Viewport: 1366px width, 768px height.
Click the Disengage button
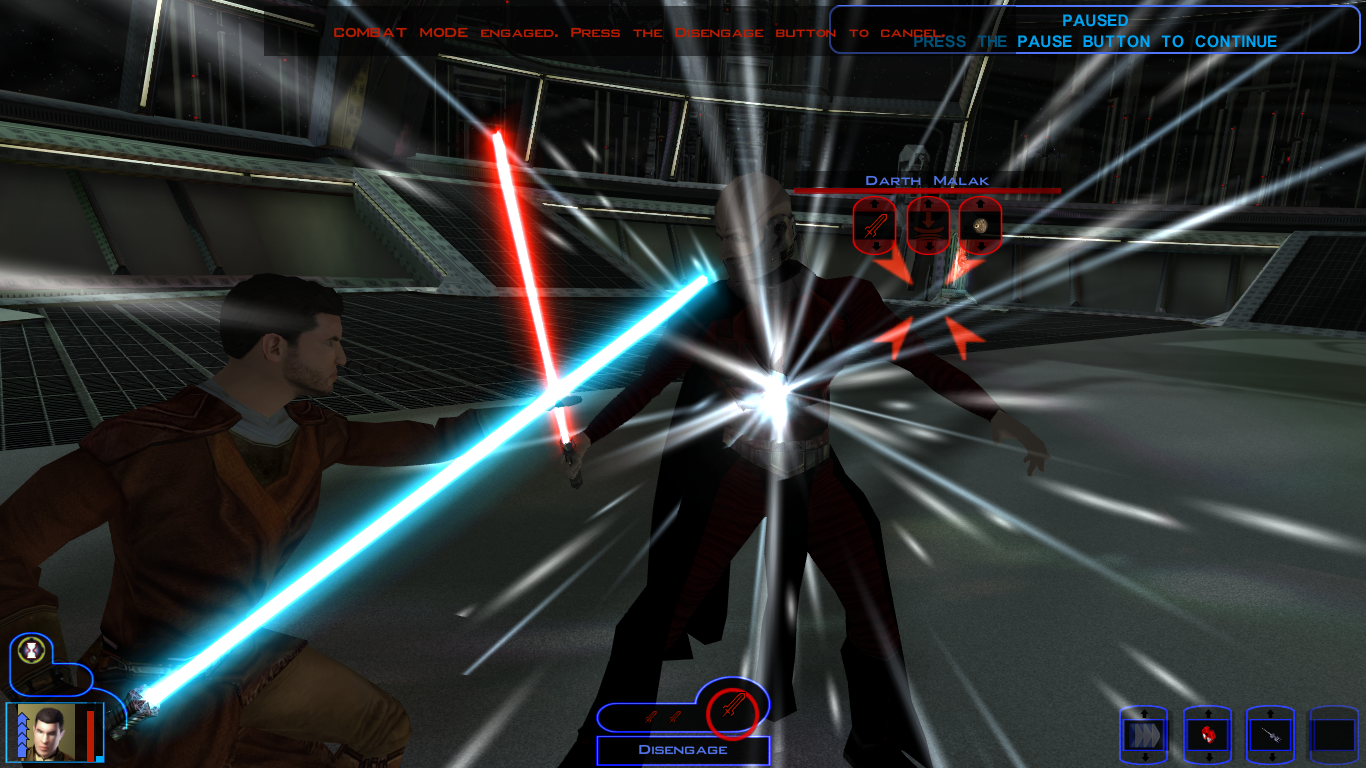pyautogui.click(x=683, y=750)
